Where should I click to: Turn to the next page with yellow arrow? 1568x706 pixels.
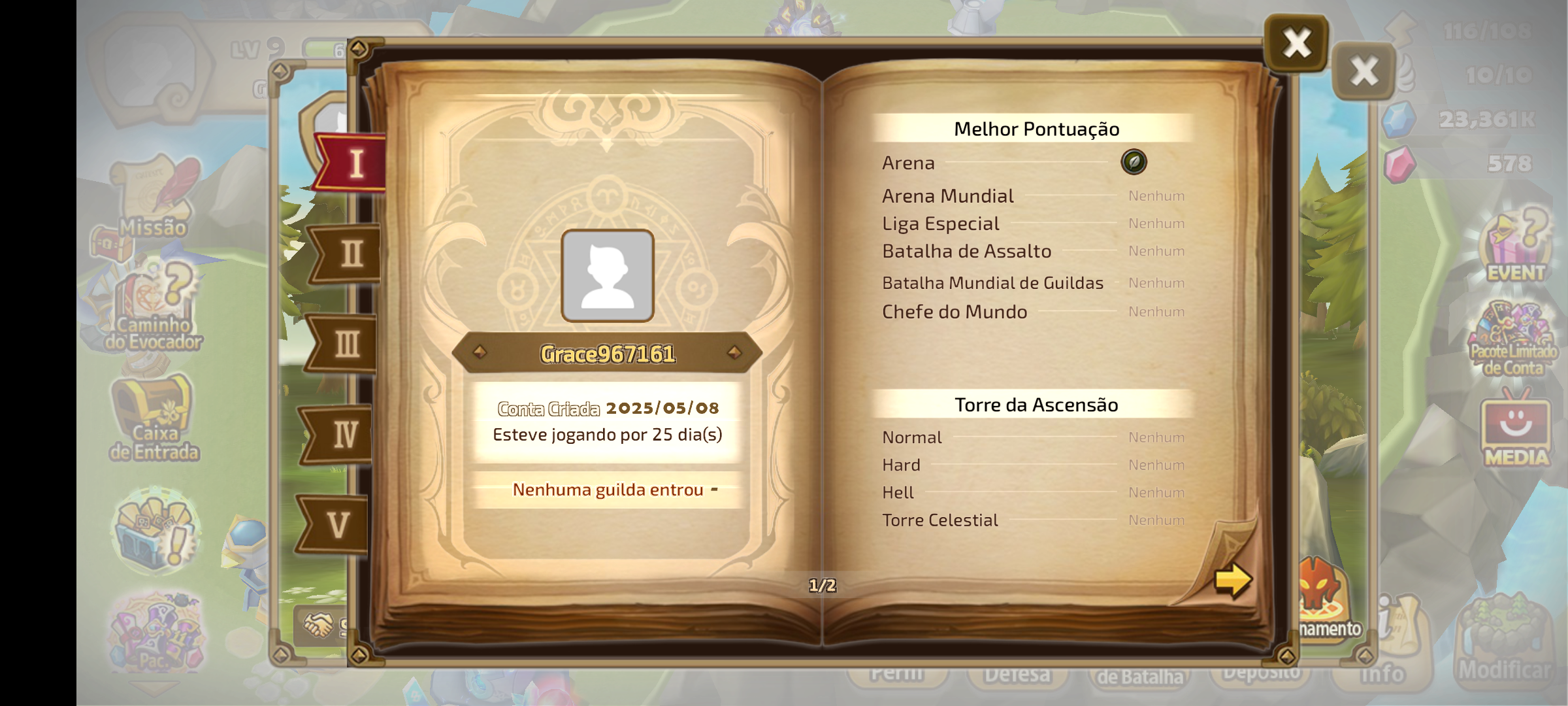point(1232,579)
